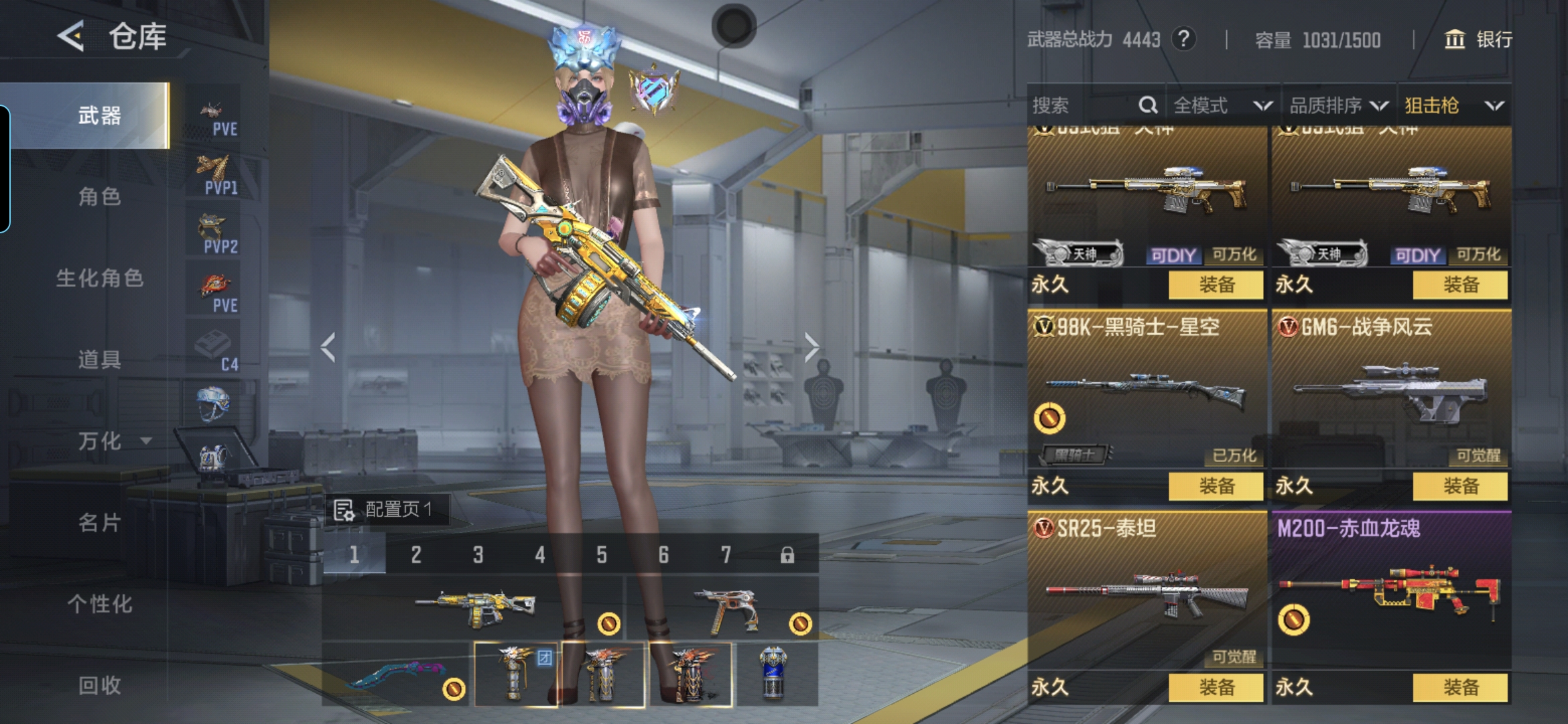The height and width of the screenshot is (724, 1568).
Task: Open the 品质排序 sort dropdown
Action: 1338,105
